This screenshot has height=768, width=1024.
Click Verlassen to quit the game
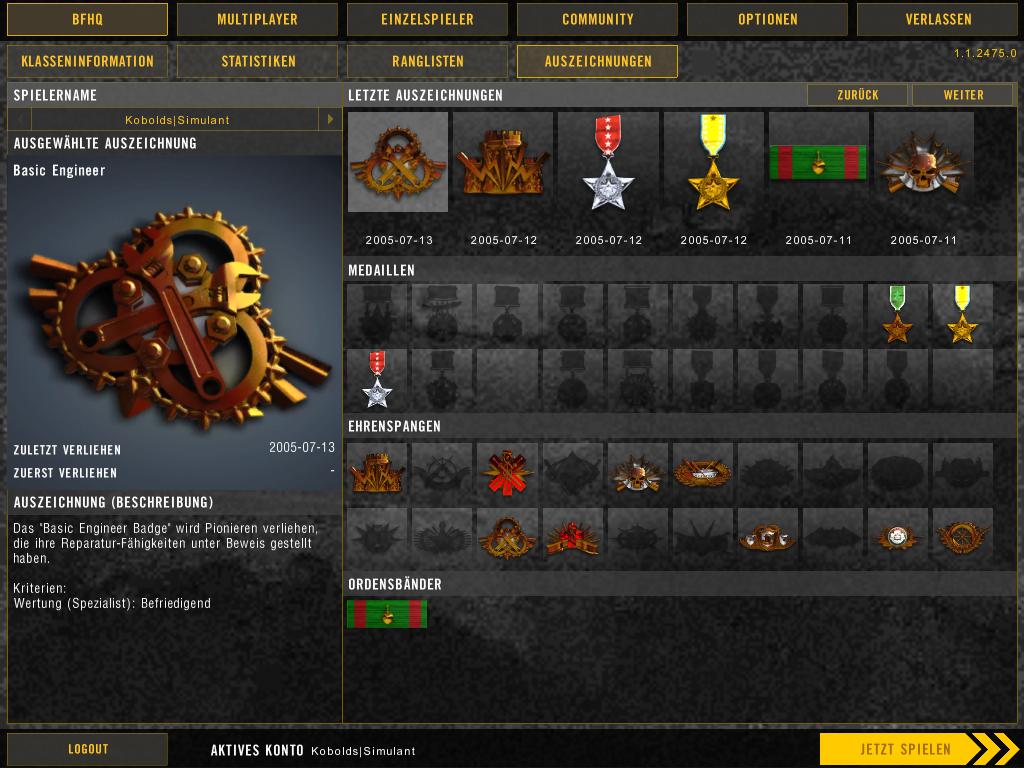pos(937,19)
